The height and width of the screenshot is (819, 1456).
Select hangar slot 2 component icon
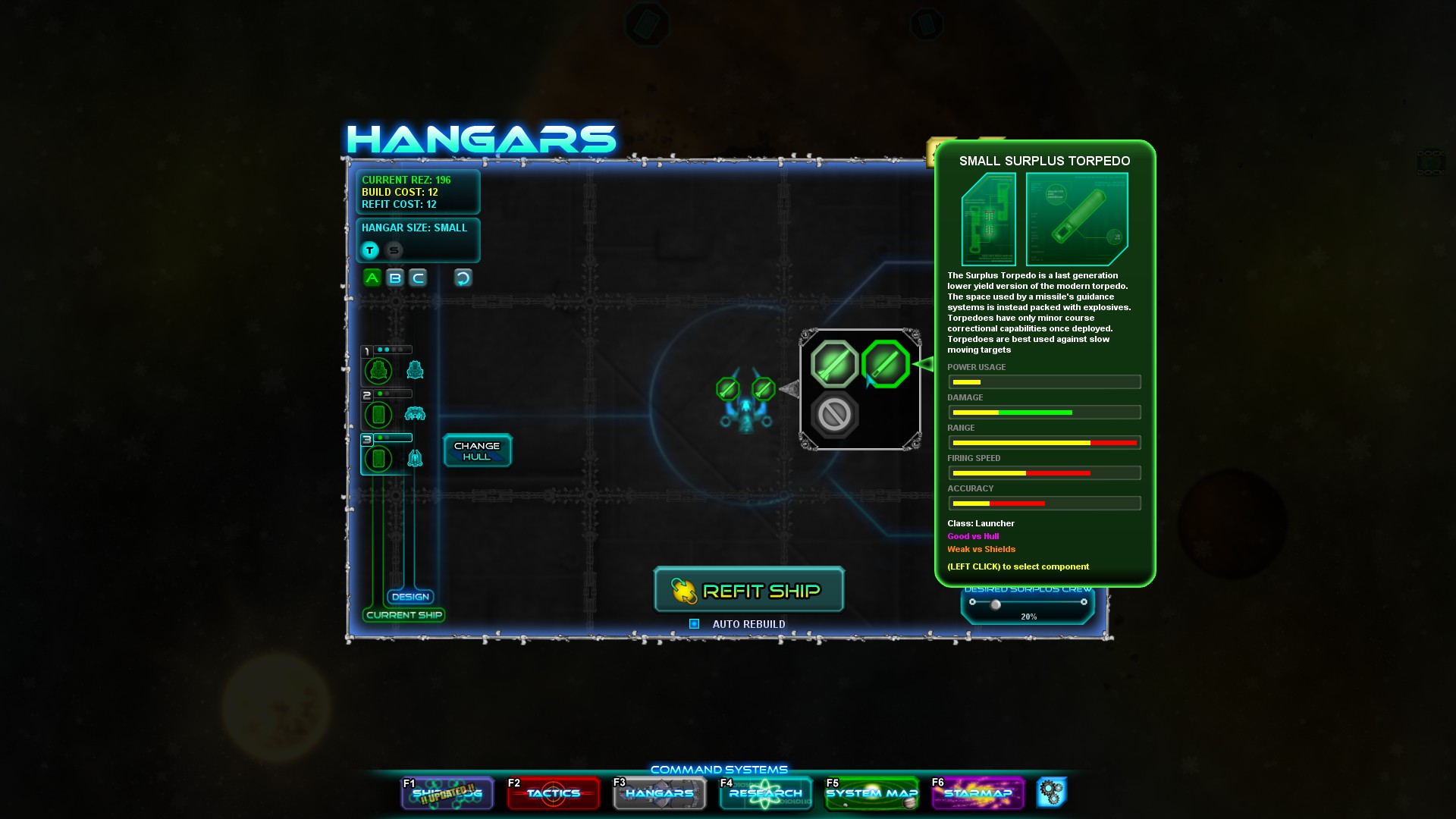click(x=378, y=414)
